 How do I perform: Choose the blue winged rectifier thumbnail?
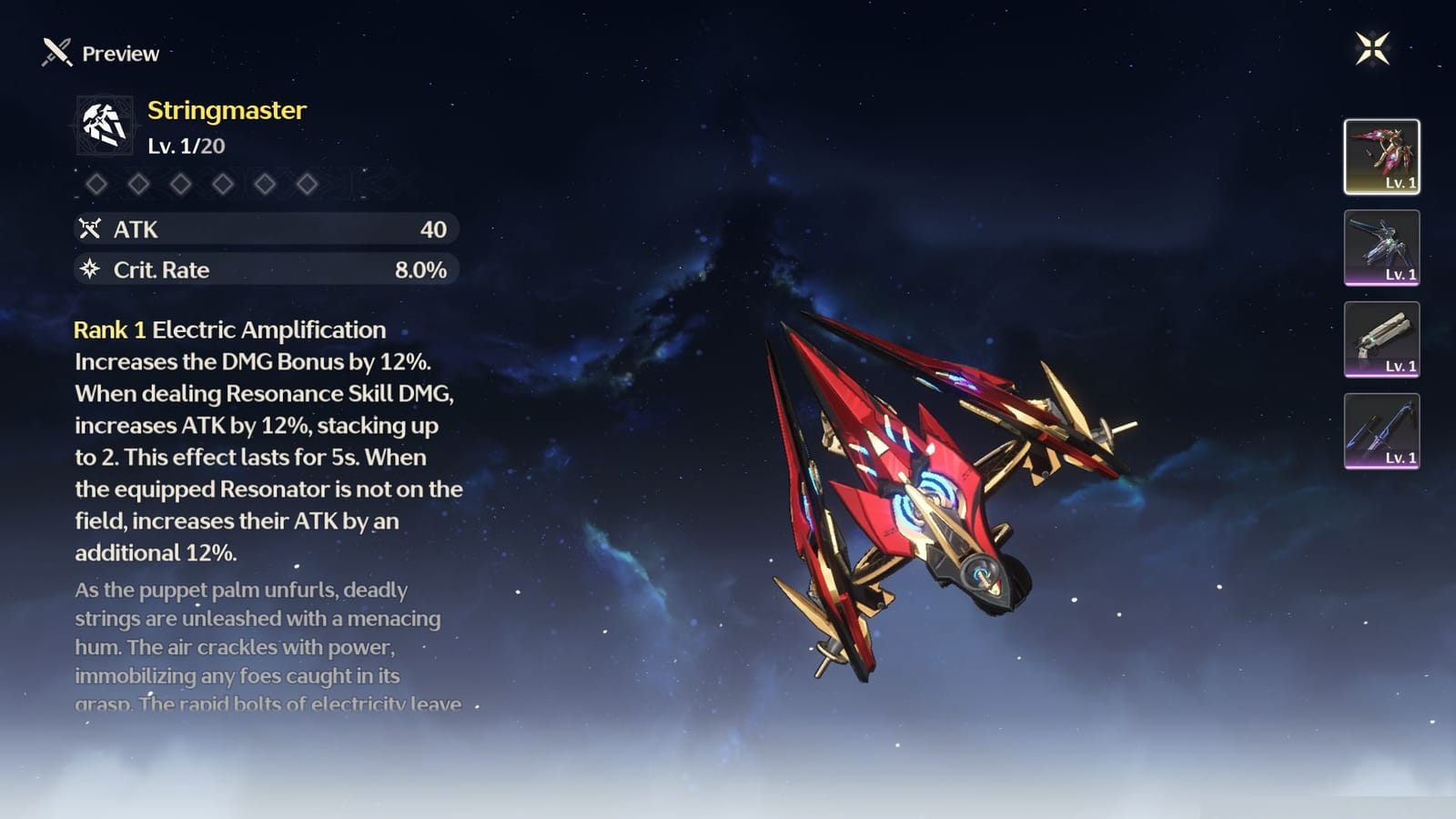pos(1381,248)
